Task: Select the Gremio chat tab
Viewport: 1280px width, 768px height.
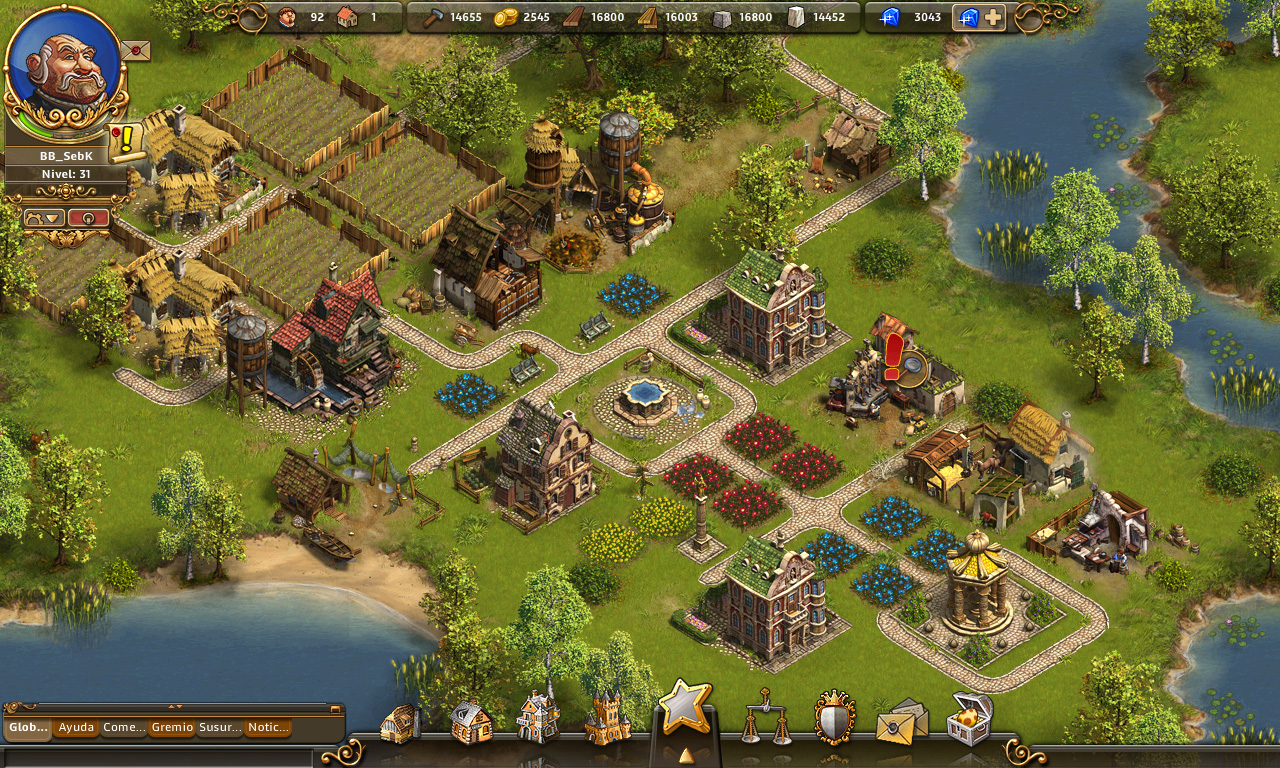Action: [x=172, y=728]
